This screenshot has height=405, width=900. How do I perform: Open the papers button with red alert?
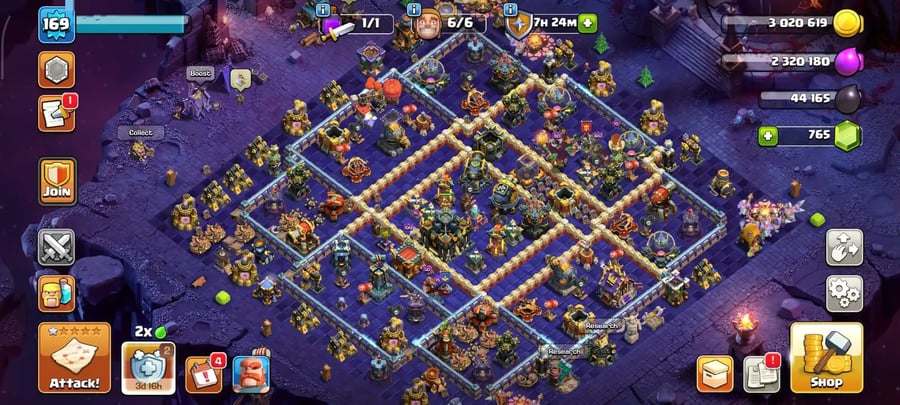(x=762, y=373)
